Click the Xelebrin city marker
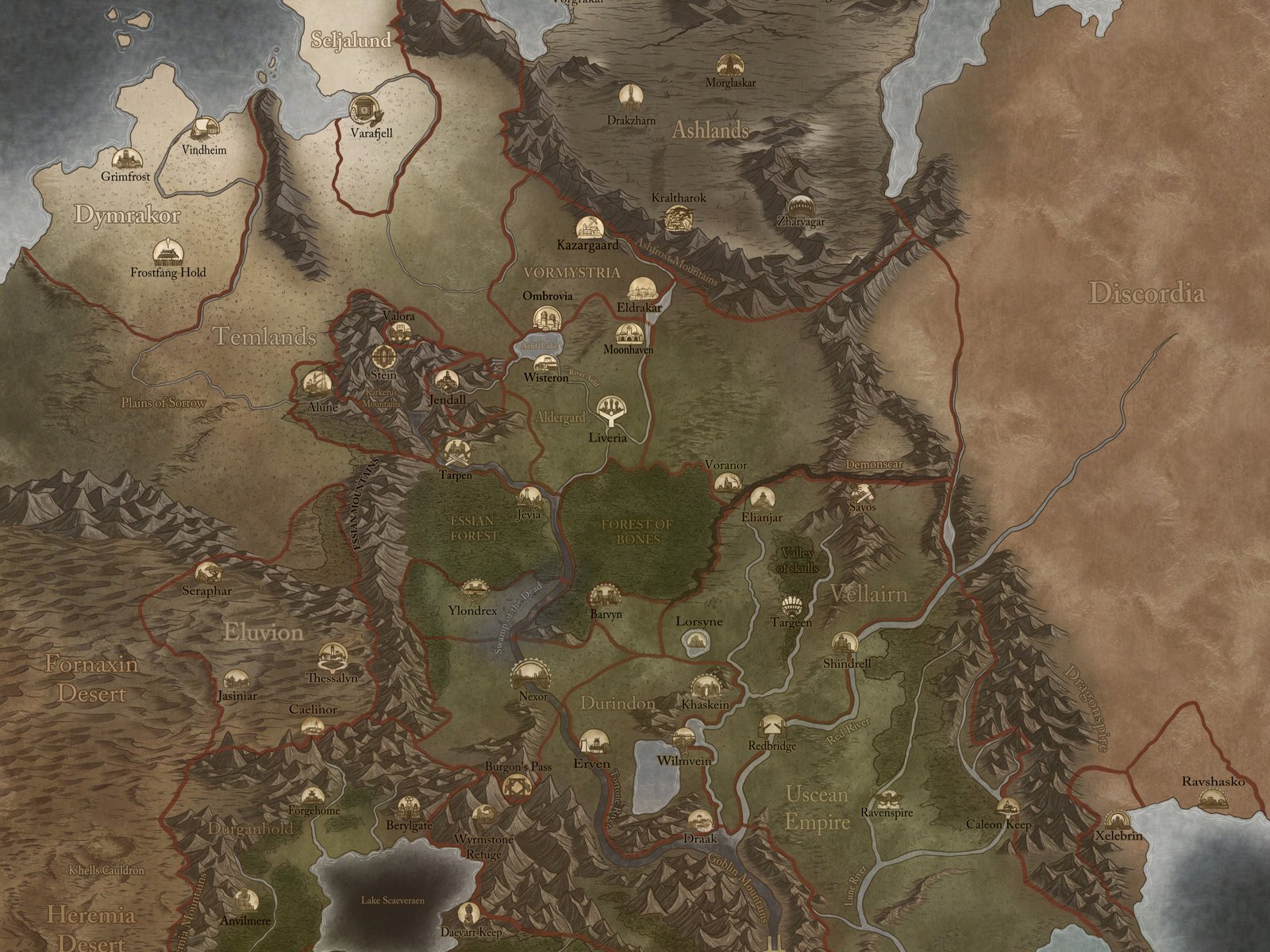This screenshot has height=952, width=1270. tap(1116, 820)
